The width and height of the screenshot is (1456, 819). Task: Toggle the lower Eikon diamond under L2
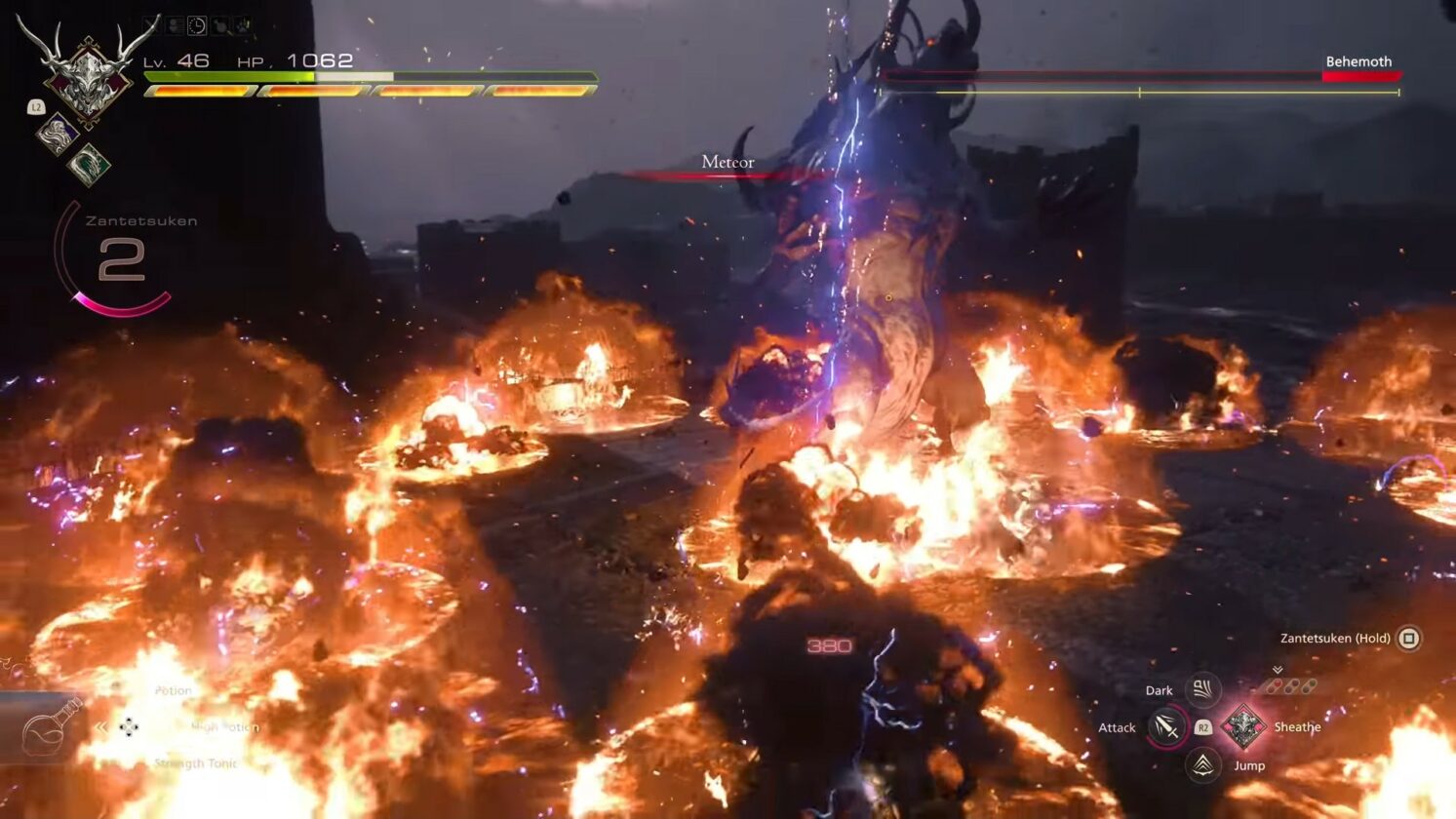pos(88,162)
